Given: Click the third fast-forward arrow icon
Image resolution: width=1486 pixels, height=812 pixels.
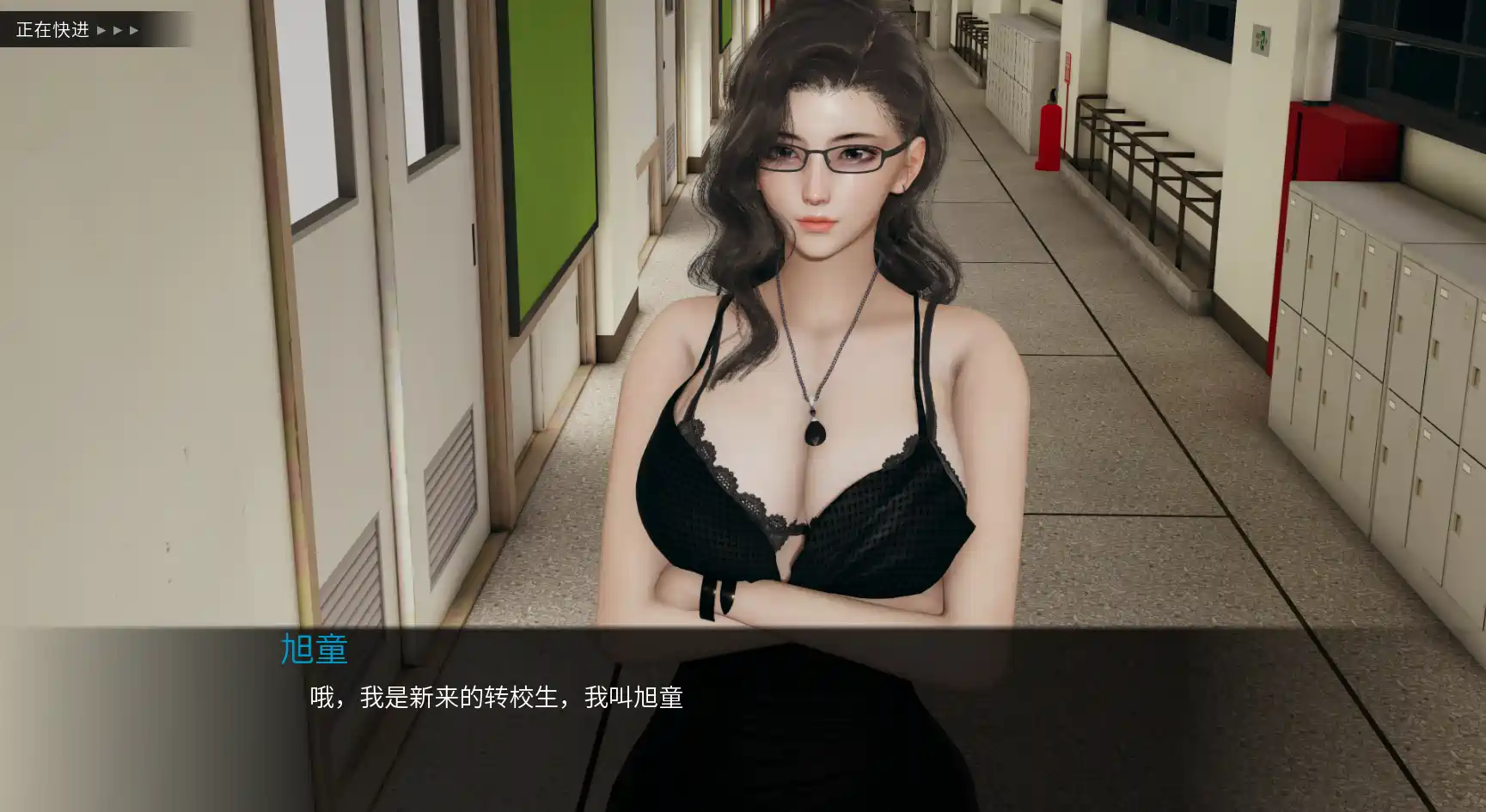Looking at the screenshot, I should [133, 30].
